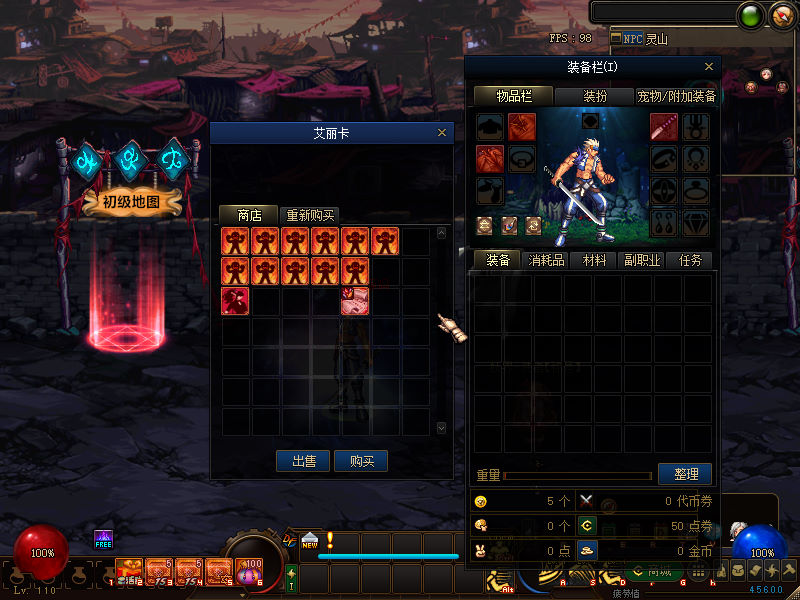Open the NEW house icon notification
Image resolution: width=800 pixels, height=600 pixels.
(x=309, y=540)
